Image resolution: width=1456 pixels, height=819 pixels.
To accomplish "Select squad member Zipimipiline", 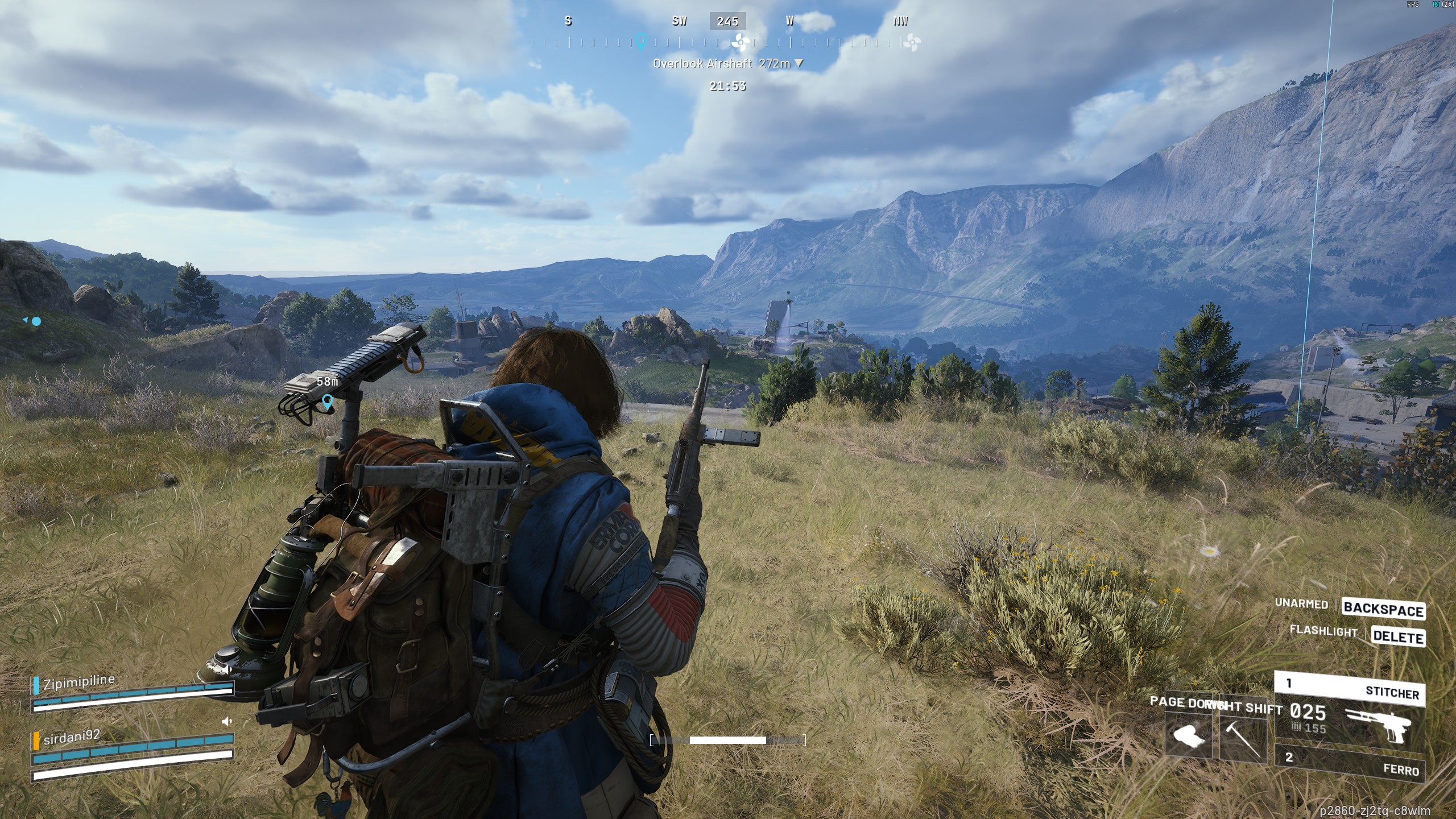I will pyautogui.click(x=79, y=681).
